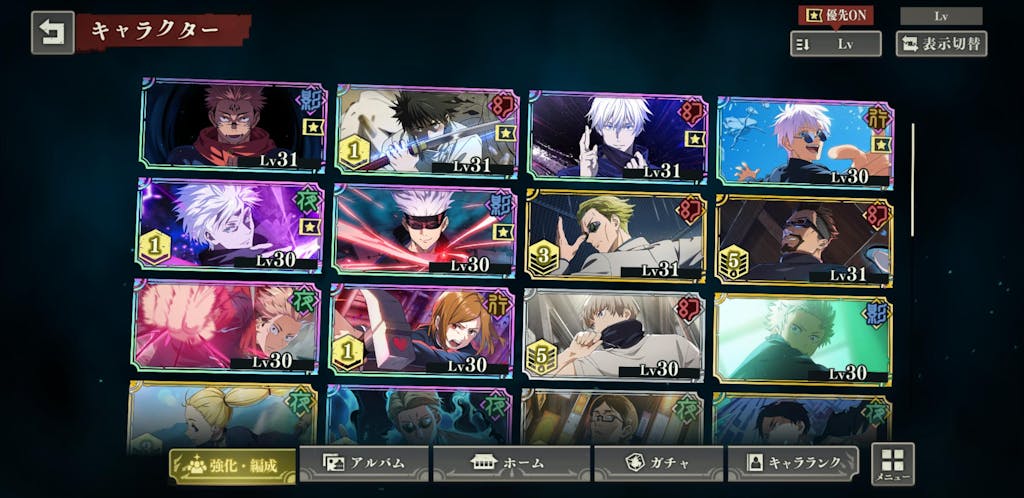This screenshot has width=1024, height=498.
Task: Select the bearded man with sunglasses card
Action: tap(804, 240)
